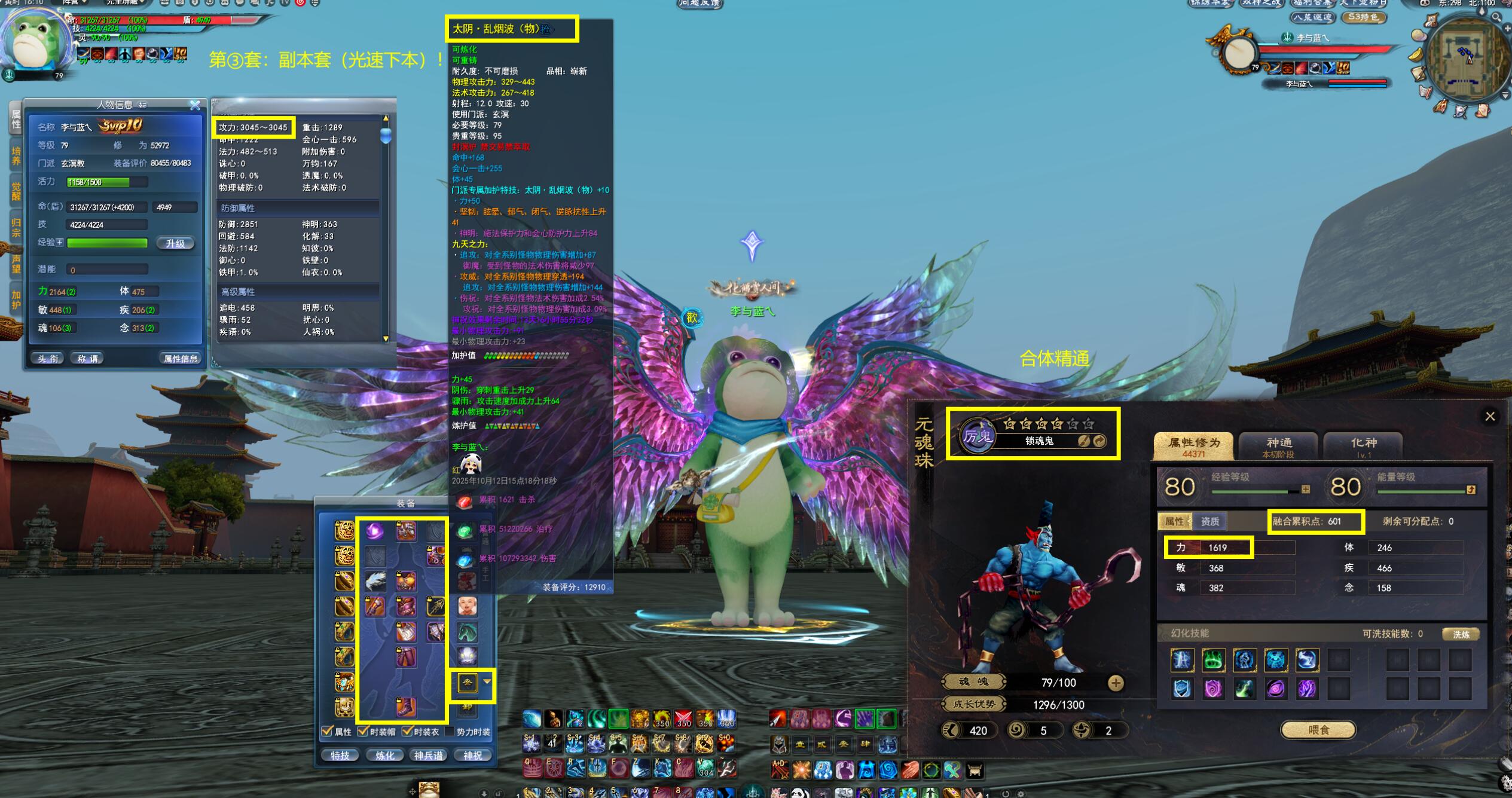Open the 称谓 button
Viewport: 1512px width, 798px height.
(x=87, y=359)
